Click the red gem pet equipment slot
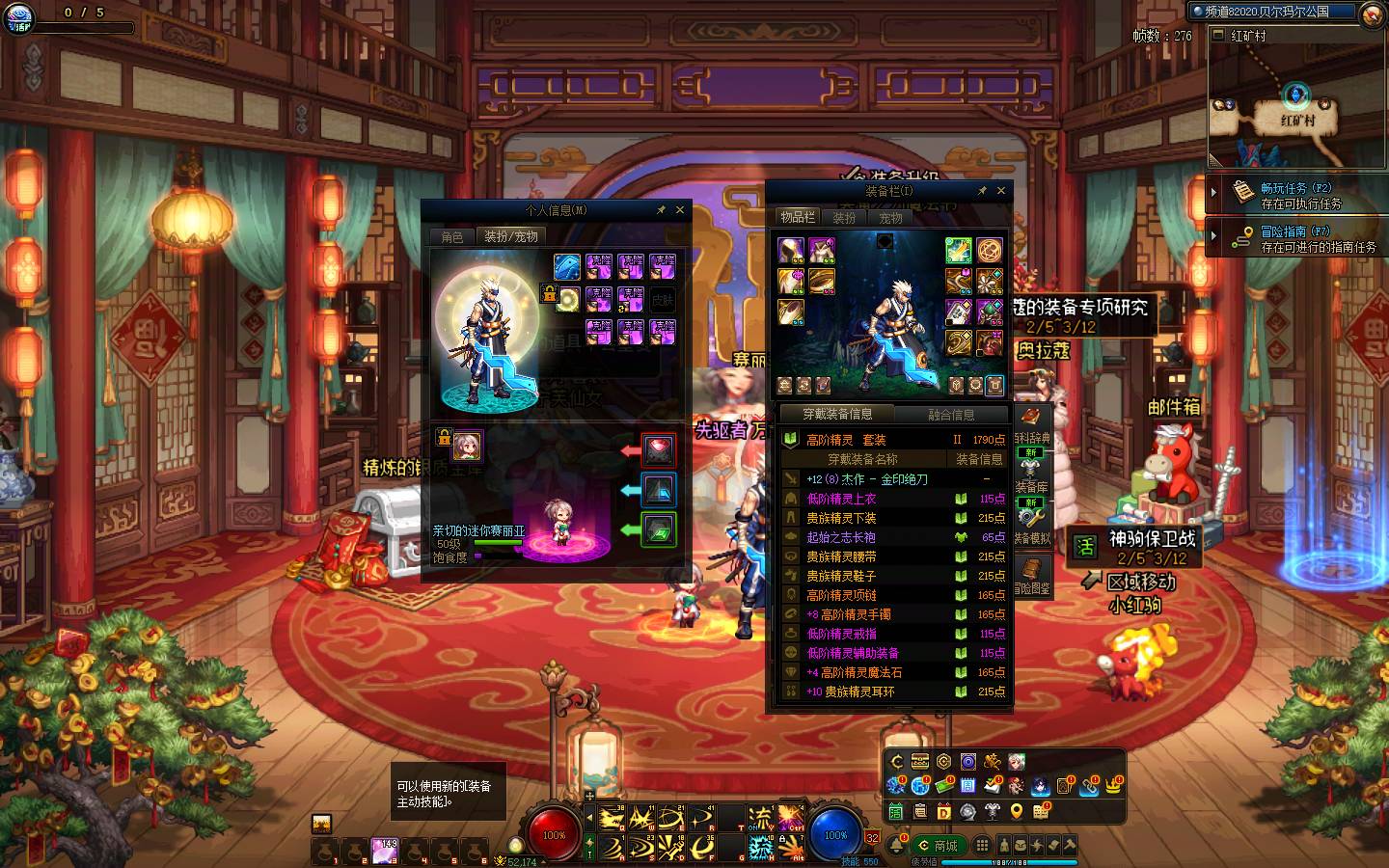 (x=659, y=449)
